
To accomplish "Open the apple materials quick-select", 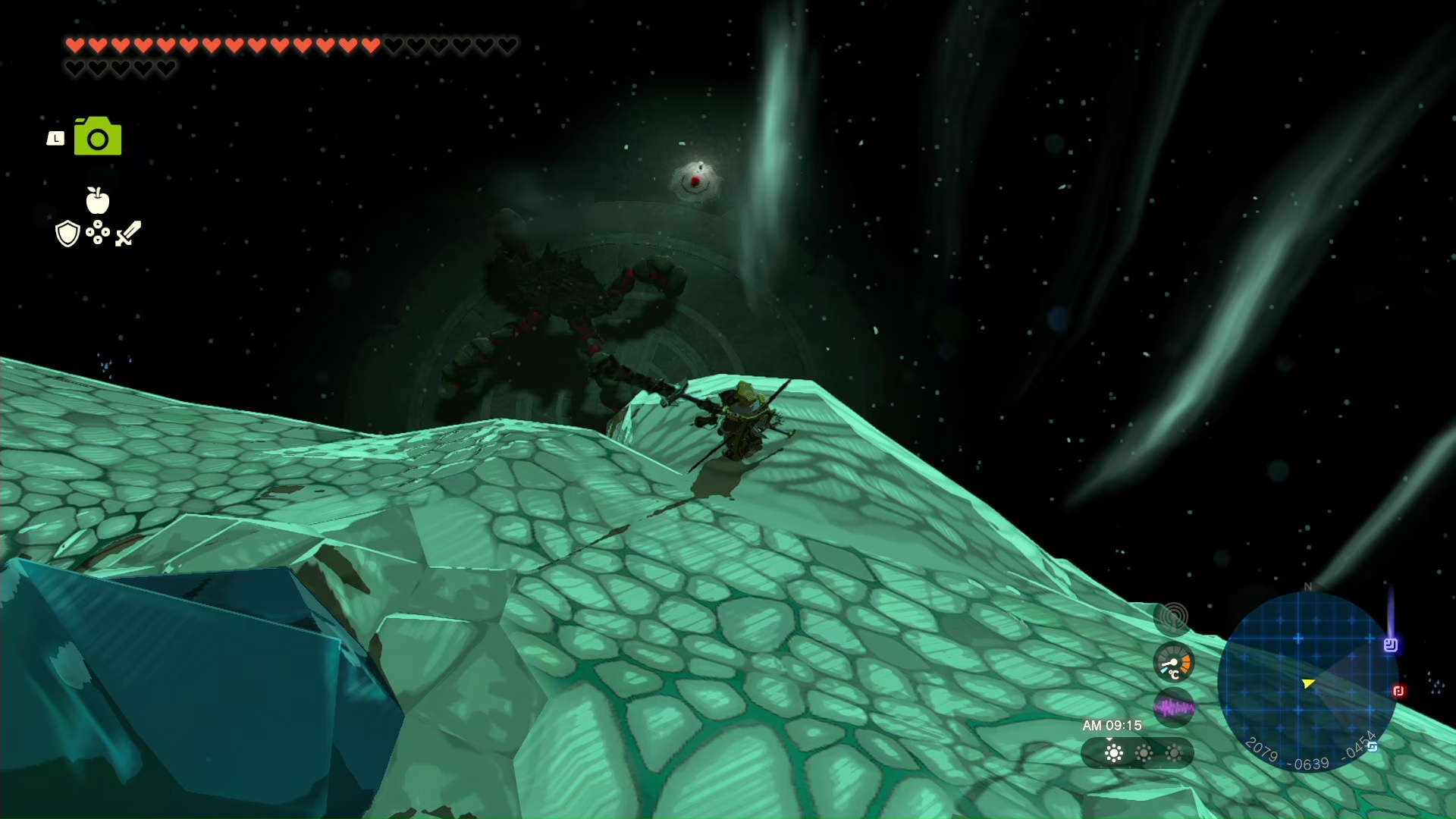I will click(98, 200).
